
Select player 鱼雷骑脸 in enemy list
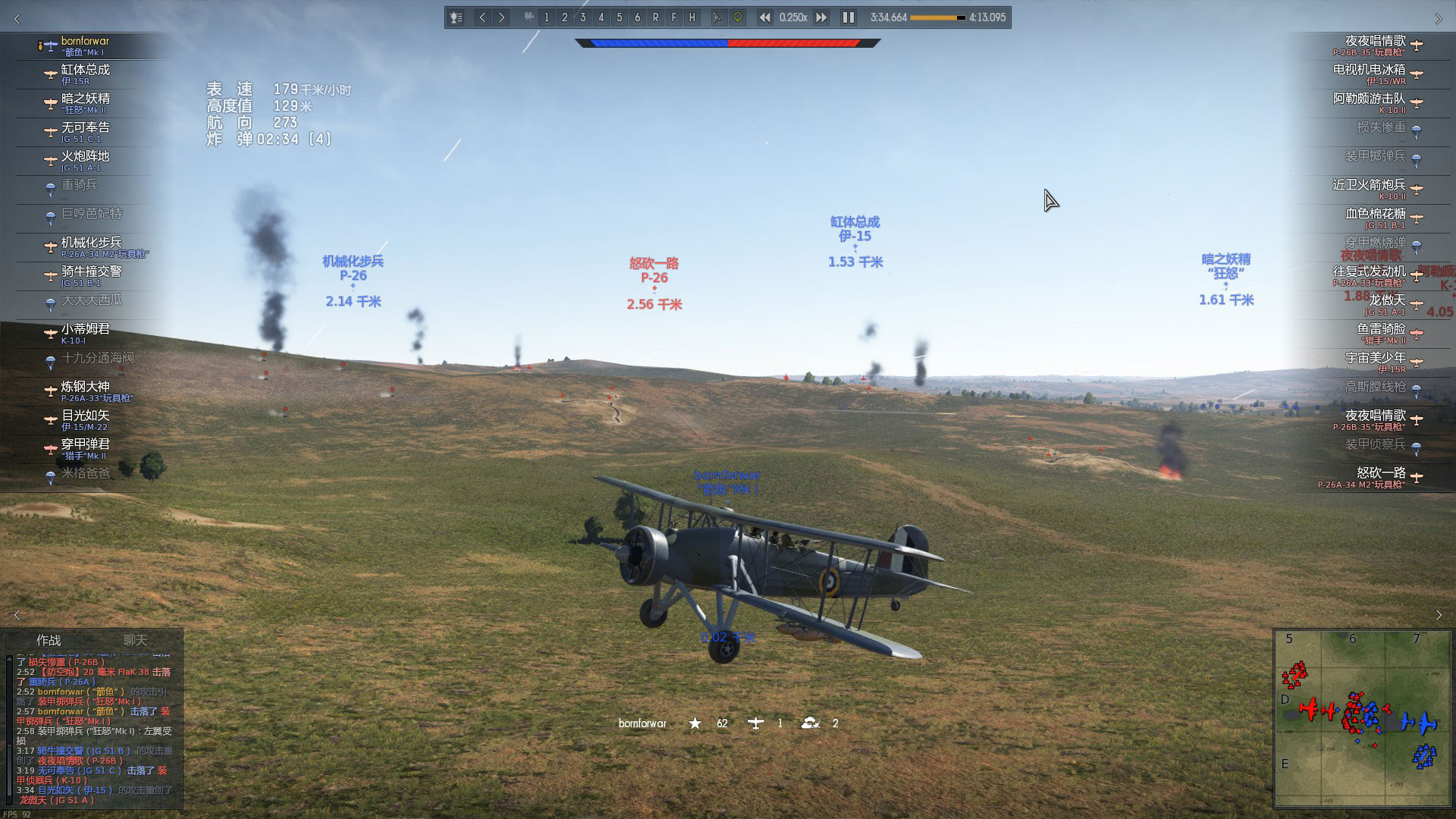pyautogui.click(x=1380, y=333)
